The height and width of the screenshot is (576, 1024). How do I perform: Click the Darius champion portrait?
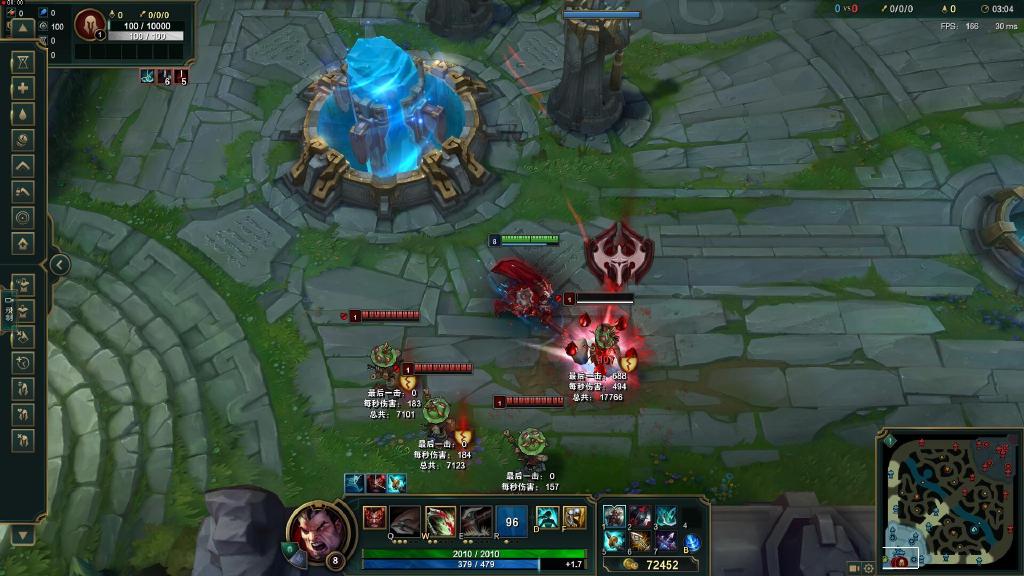[319, 530]
